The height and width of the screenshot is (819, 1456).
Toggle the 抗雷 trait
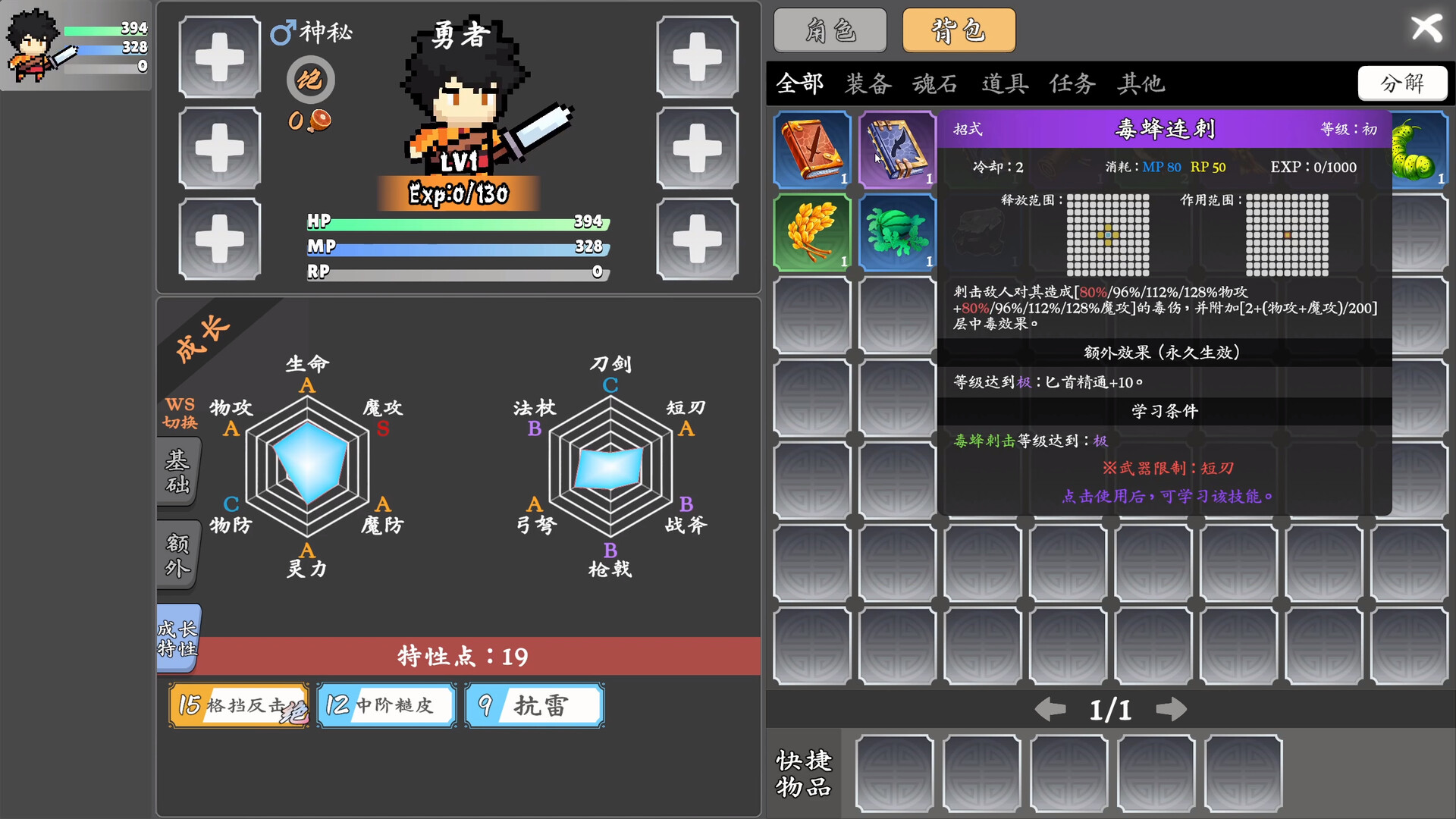[x=534, y=704]
